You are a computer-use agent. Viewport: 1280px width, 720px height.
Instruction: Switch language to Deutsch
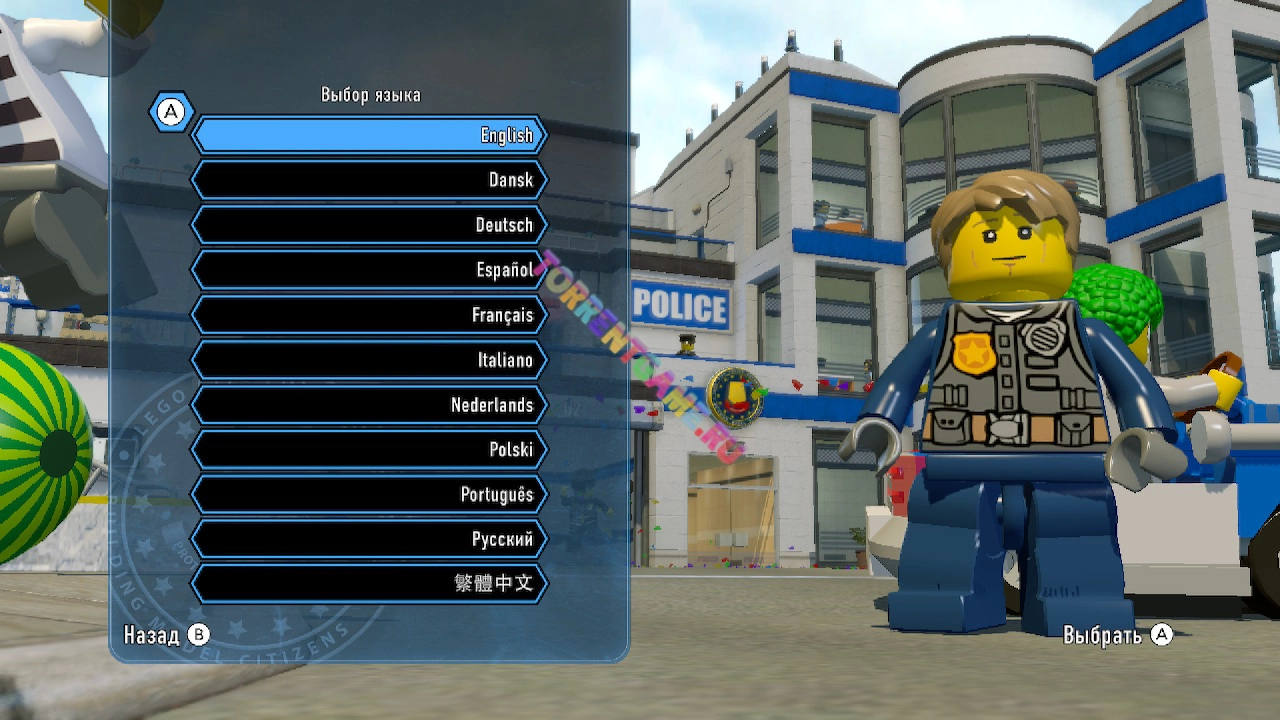(x=369, y=225)
